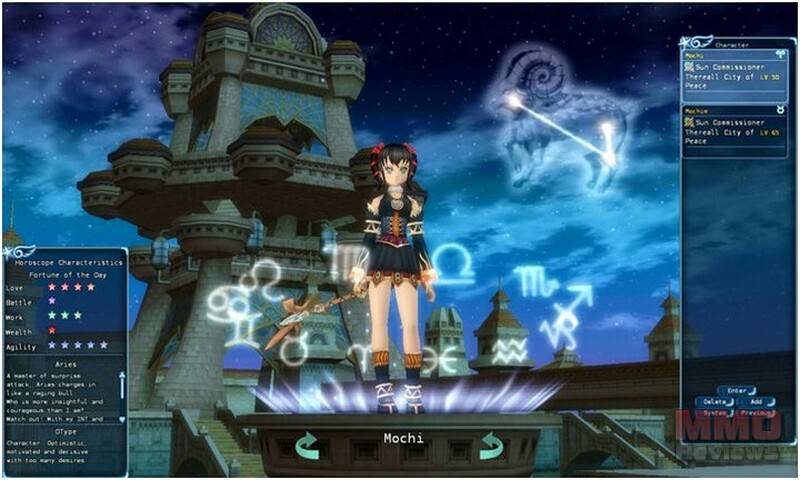Rotate character with right curved arrow
This screenshot has width=800, height=480.
coord(490,445)
